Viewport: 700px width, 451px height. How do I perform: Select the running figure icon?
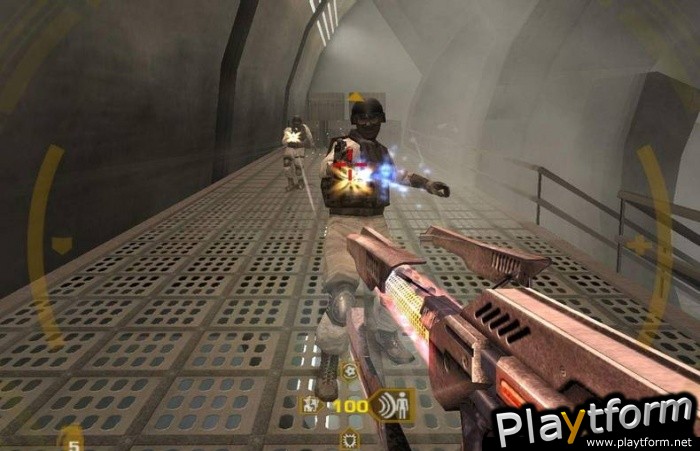coord(311,406)
